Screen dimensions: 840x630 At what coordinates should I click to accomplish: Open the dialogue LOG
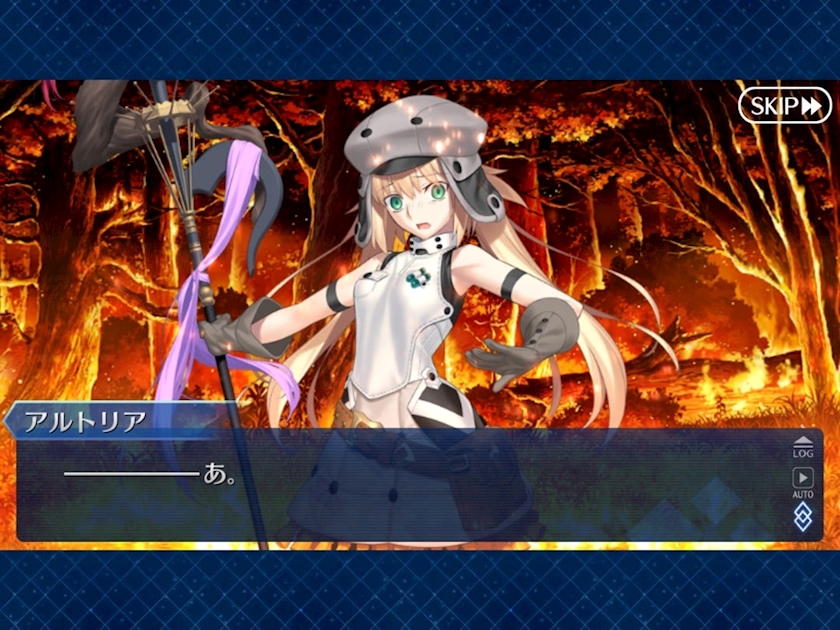click(x=803, y=448)
